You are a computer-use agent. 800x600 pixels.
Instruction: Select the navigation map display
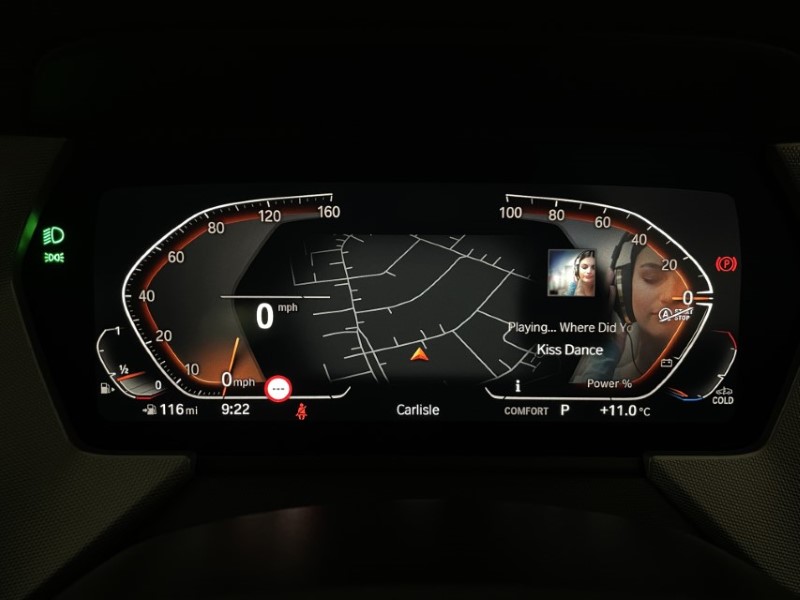tap(400, 300)
